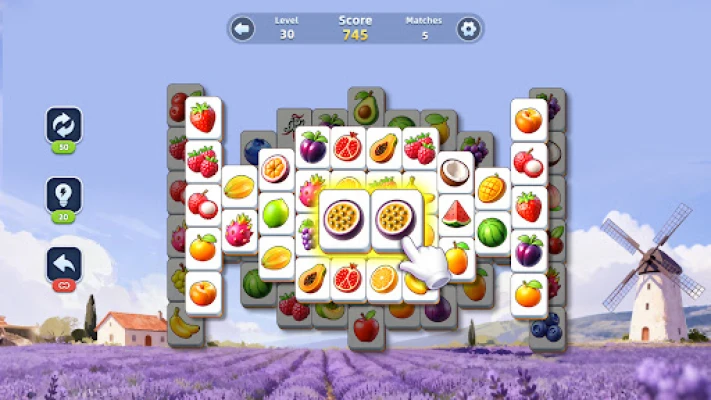
Task: Open settings with the gear icon
Action: point(468,29)
